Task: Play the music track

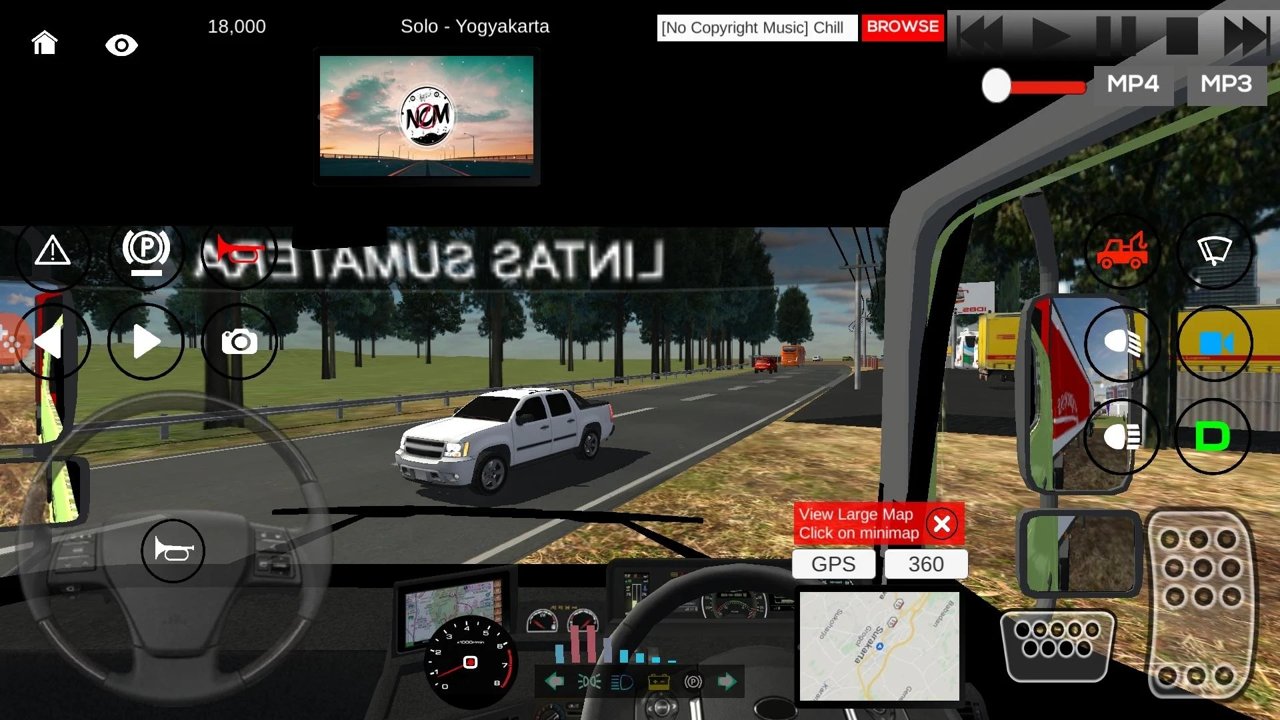Action: (x=1050, y=36)
